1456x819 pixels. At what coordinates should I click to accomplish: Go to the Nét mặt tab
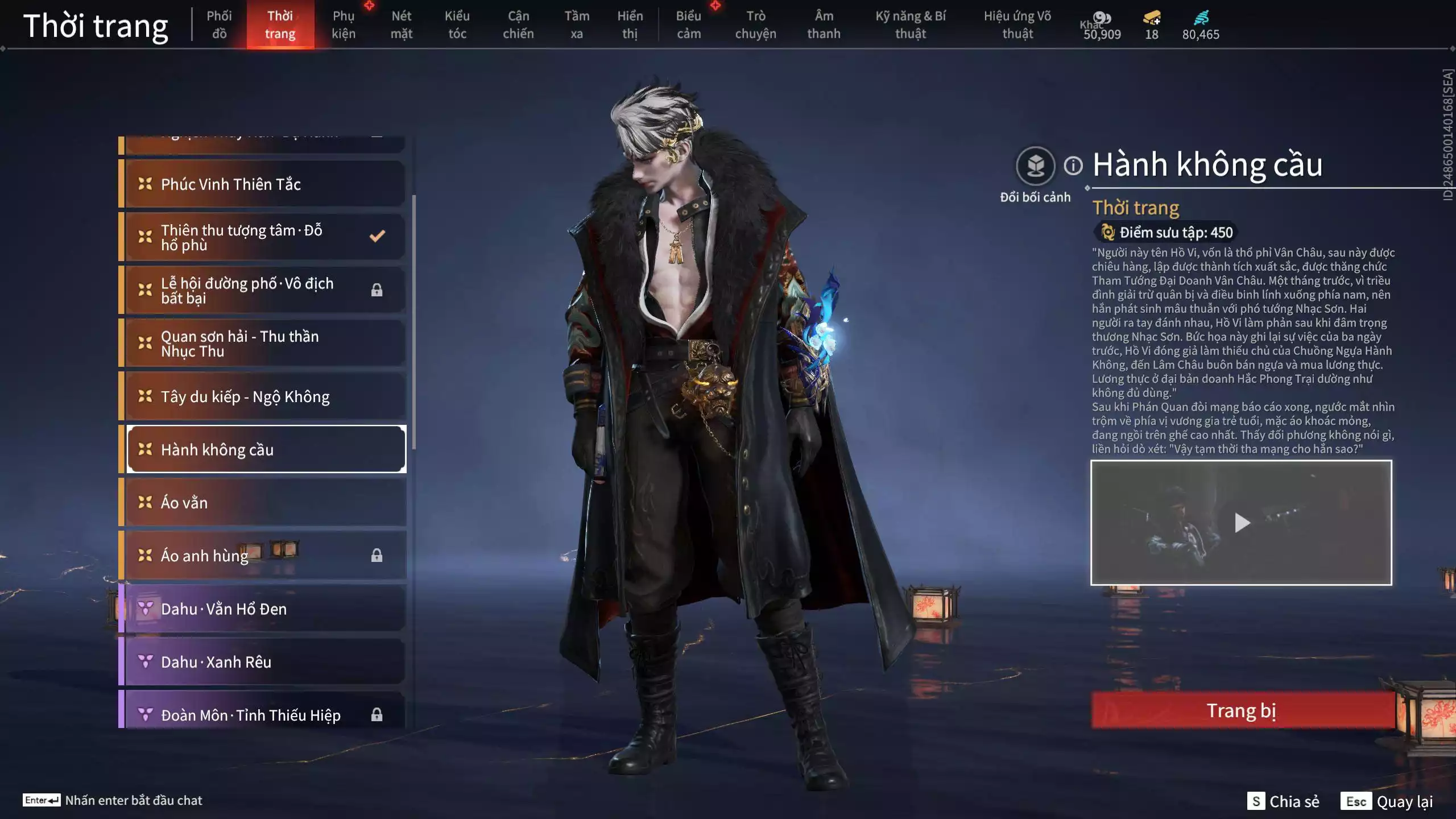tap(401, 25)
